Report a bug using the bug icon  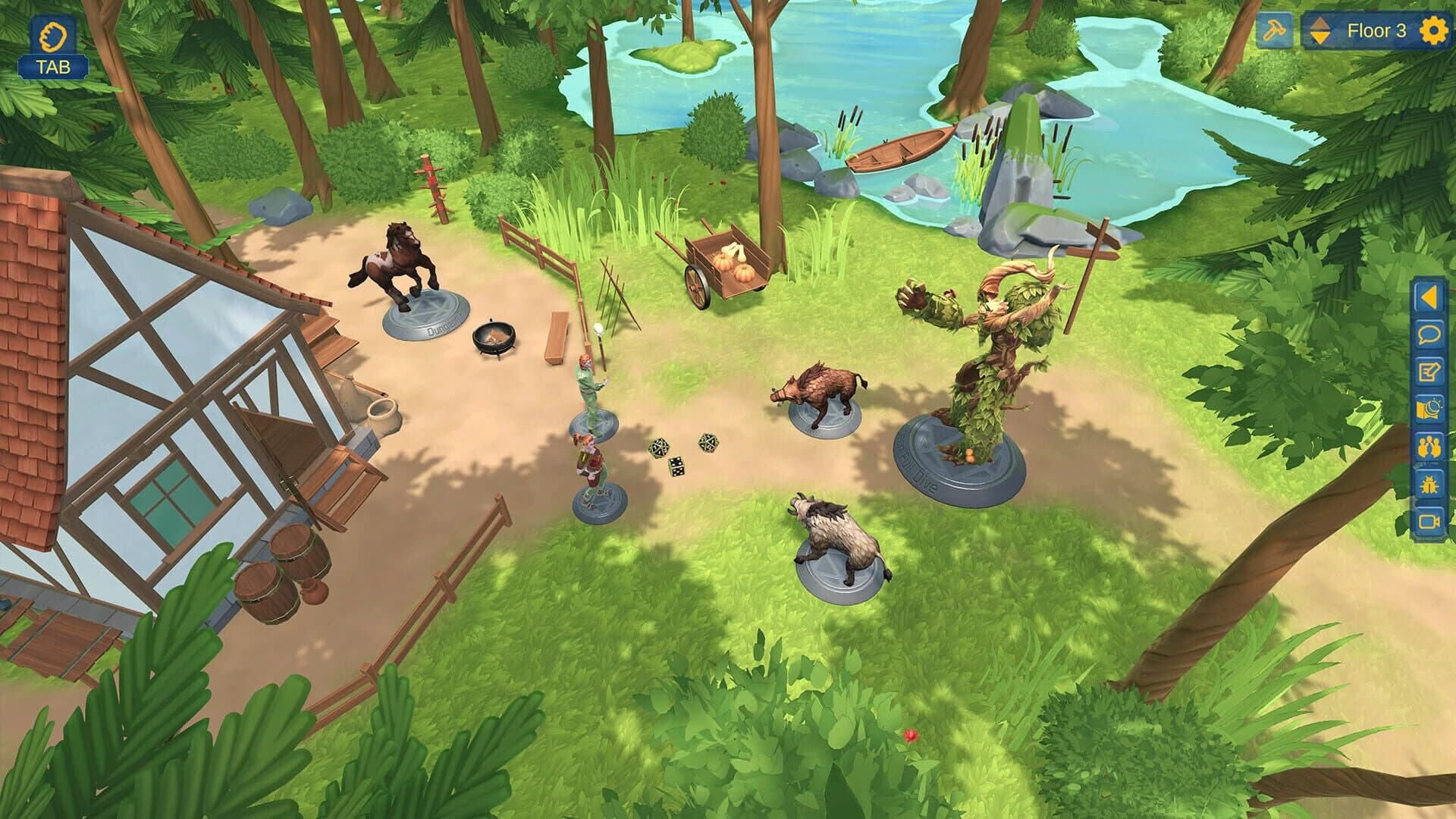(1429, 483)
